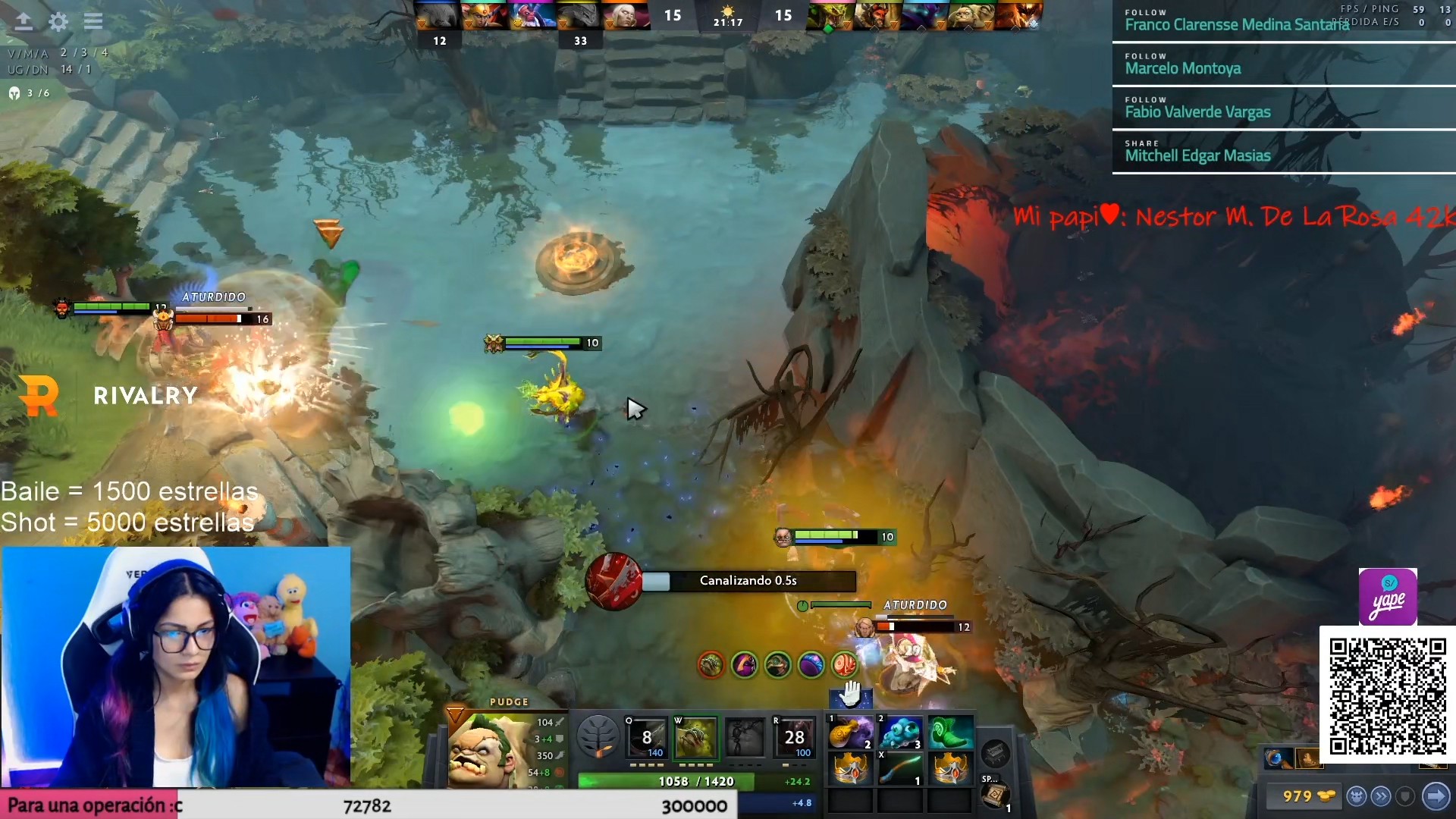Click the day-night game clock
Screen dimensions: 1456x819
[x=728, y=16]
